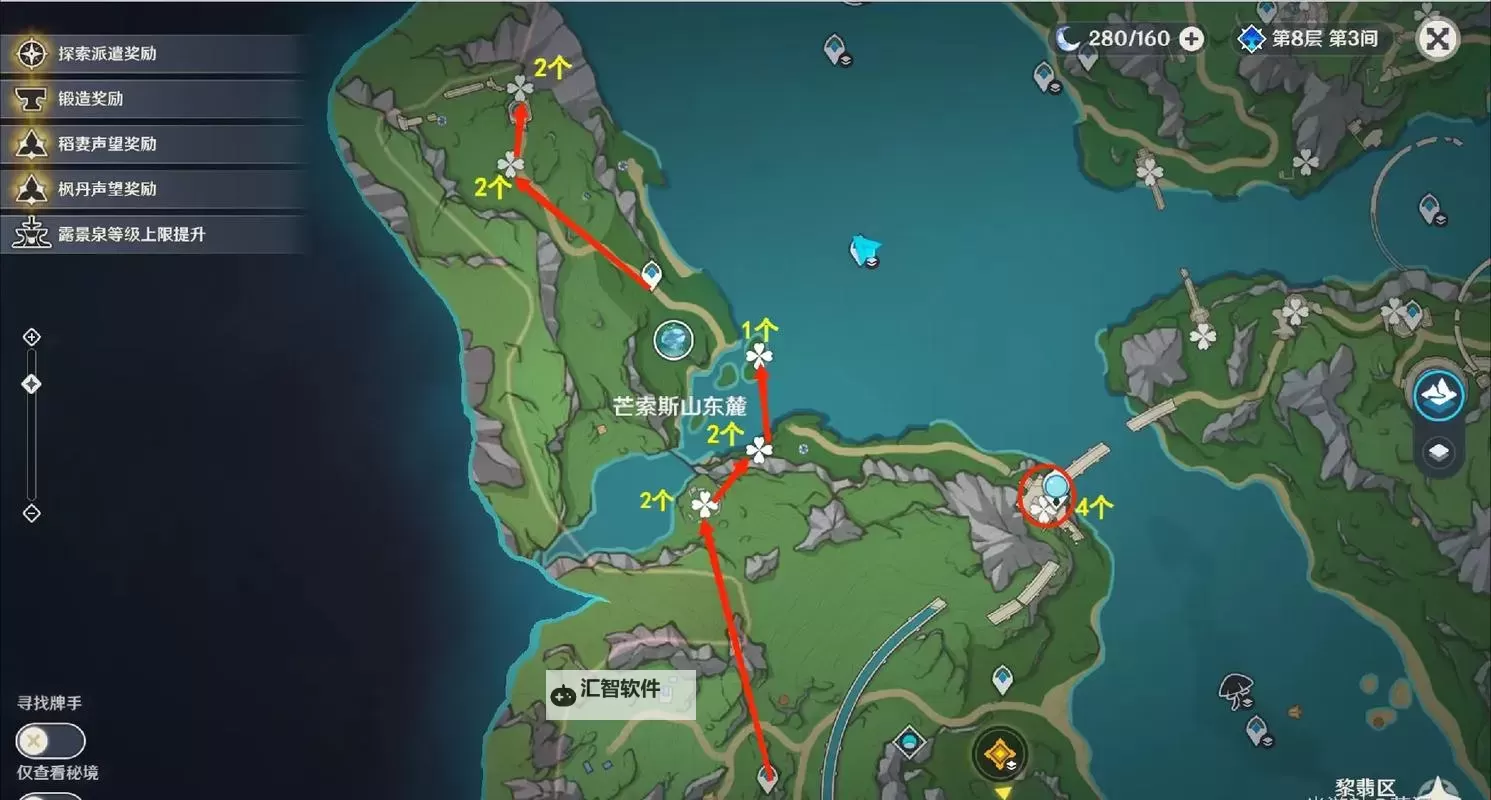Click the plus button next to the resin counter
This screenshot has width=1491, height=800.
click(1190, 39)
